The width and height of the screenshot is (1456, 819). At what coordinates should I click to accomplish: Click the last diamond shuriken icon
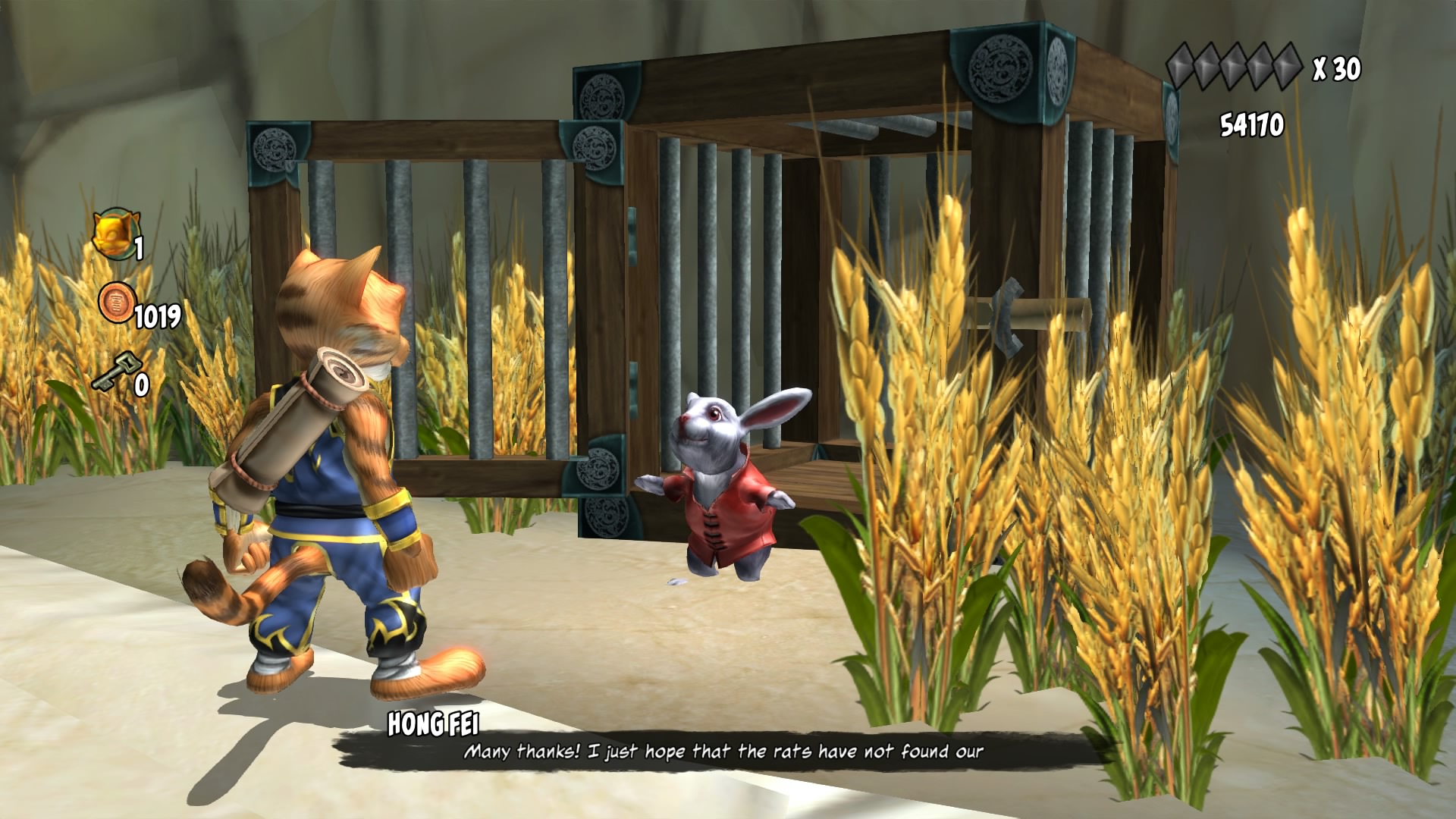pyautogui.click(x=1287, y=66)
